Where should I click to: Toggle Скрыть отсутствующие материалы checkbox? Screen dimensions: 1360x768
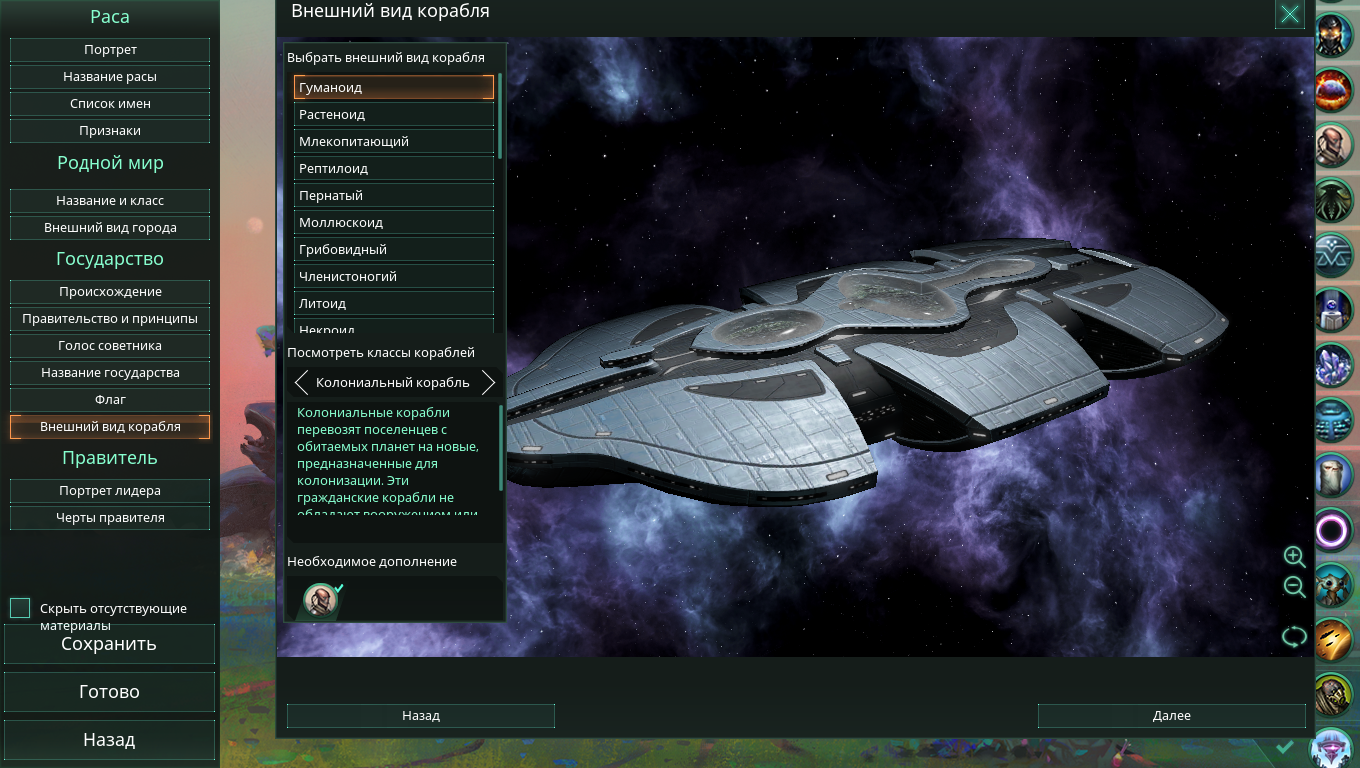[x=20, y=608]
